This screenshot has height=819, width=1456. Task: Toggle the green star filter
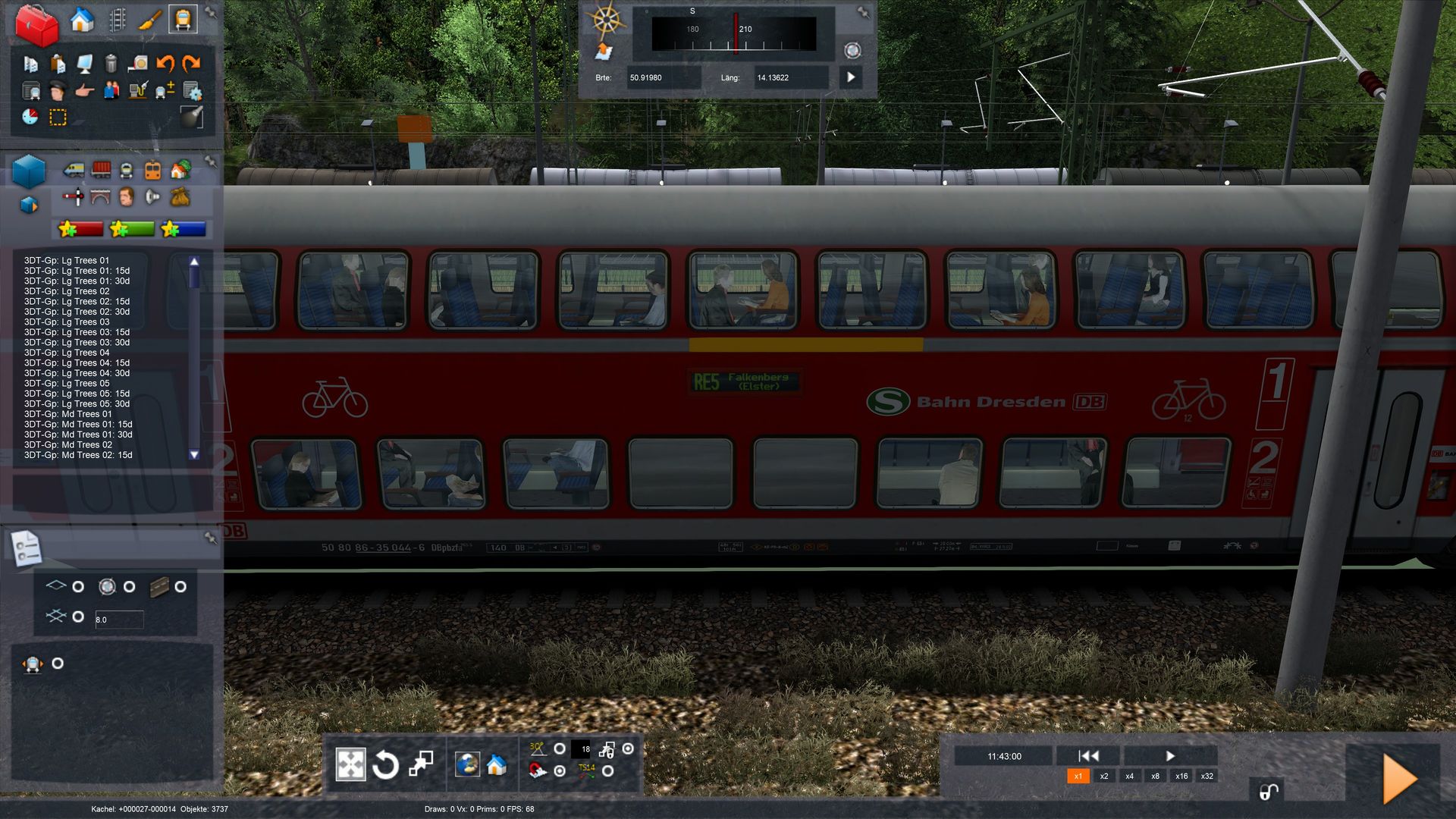pos(132,229)
